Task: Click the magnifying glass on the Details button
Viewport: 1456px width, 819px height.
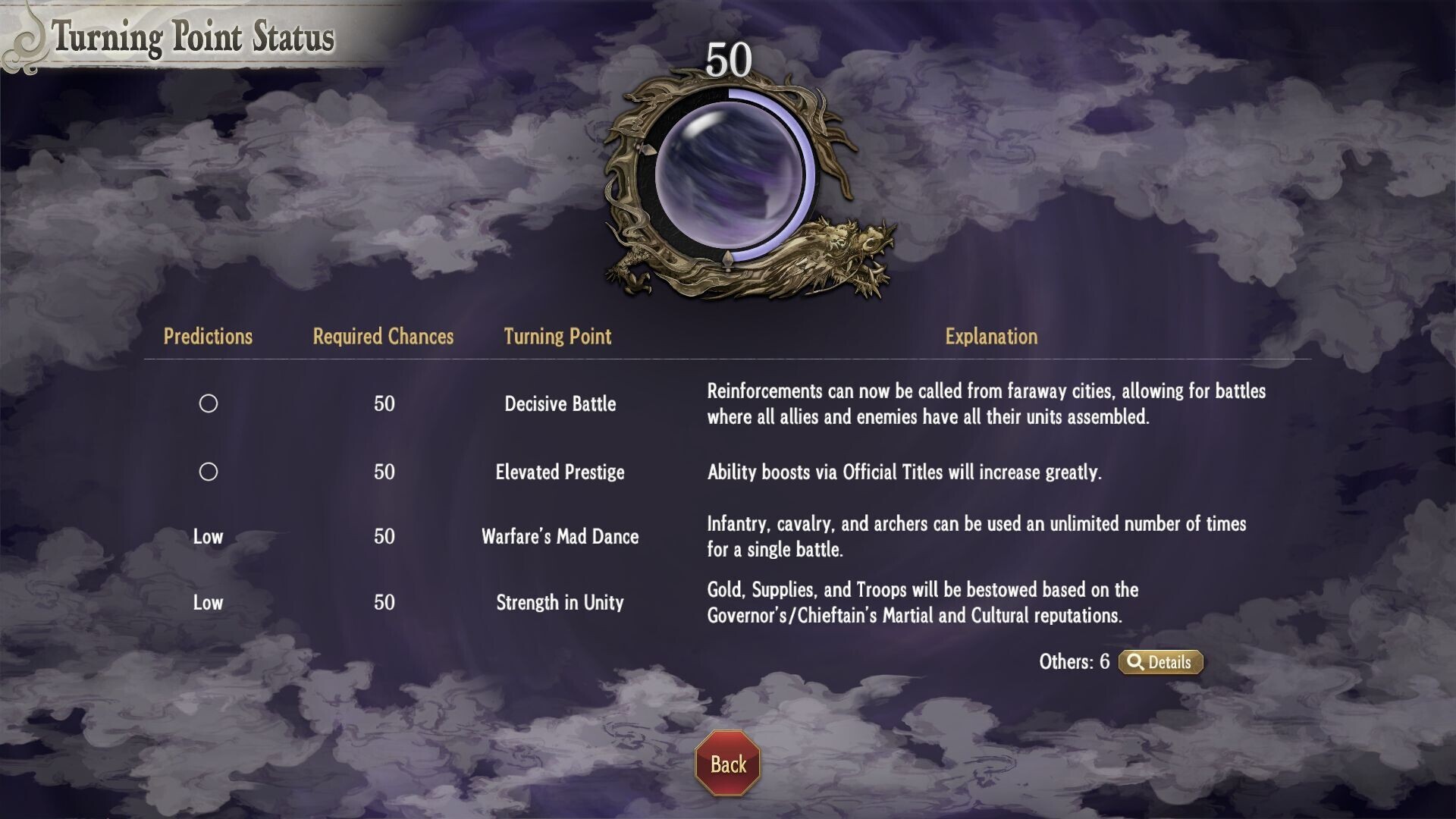Action: coord(1134,662)
